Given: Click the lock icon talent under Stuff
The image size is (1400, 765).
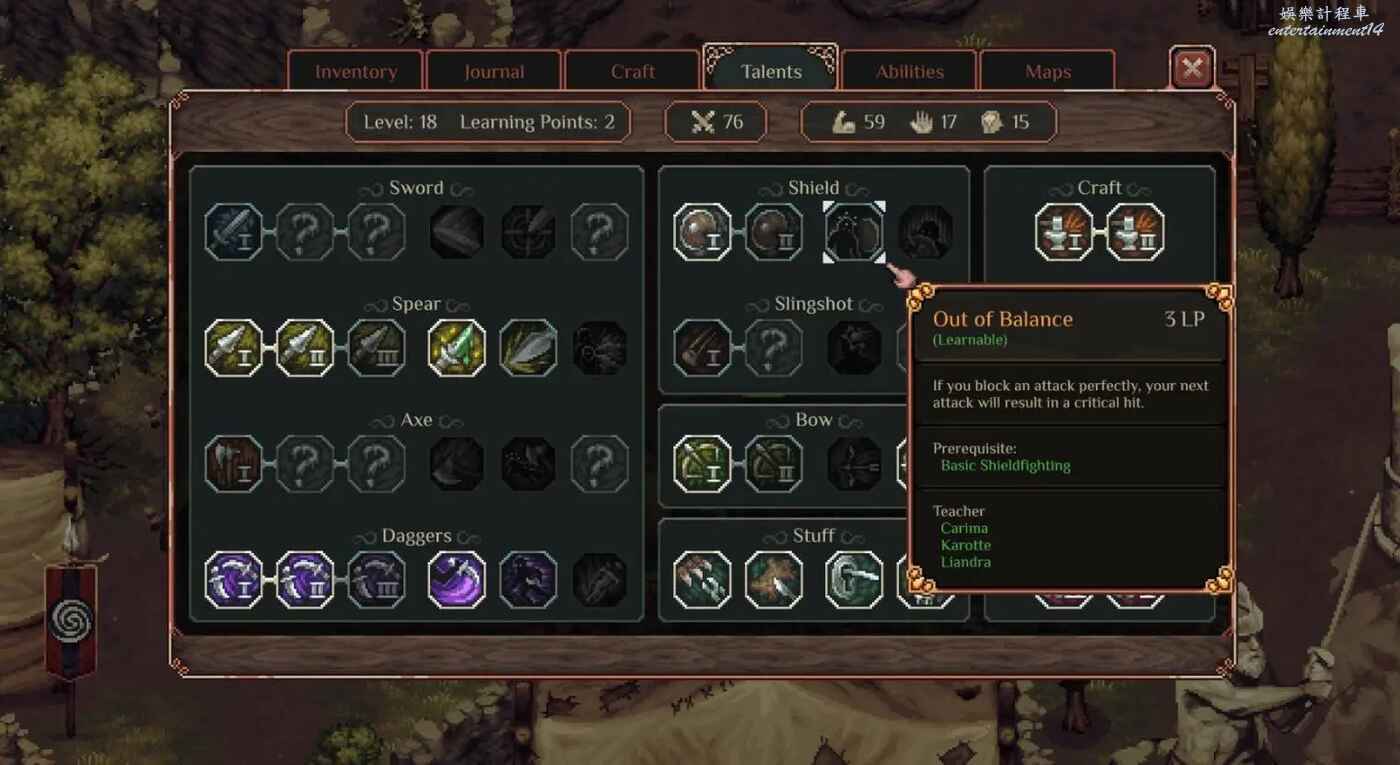Looking at the screenshot, I should tap(854, 580).
